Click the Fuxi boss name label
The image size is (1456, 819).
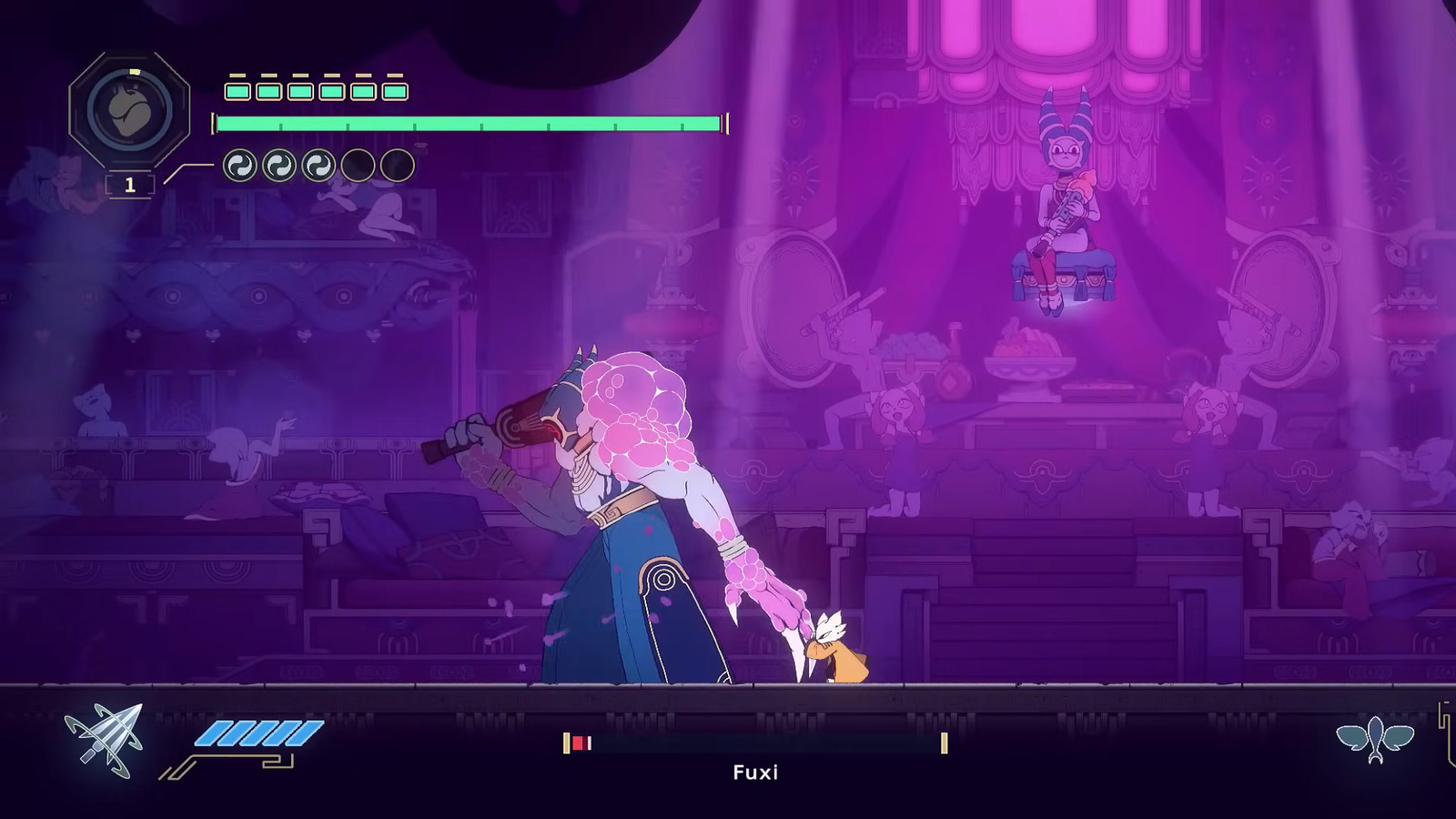pyautogui.click(x=756, y=773)
